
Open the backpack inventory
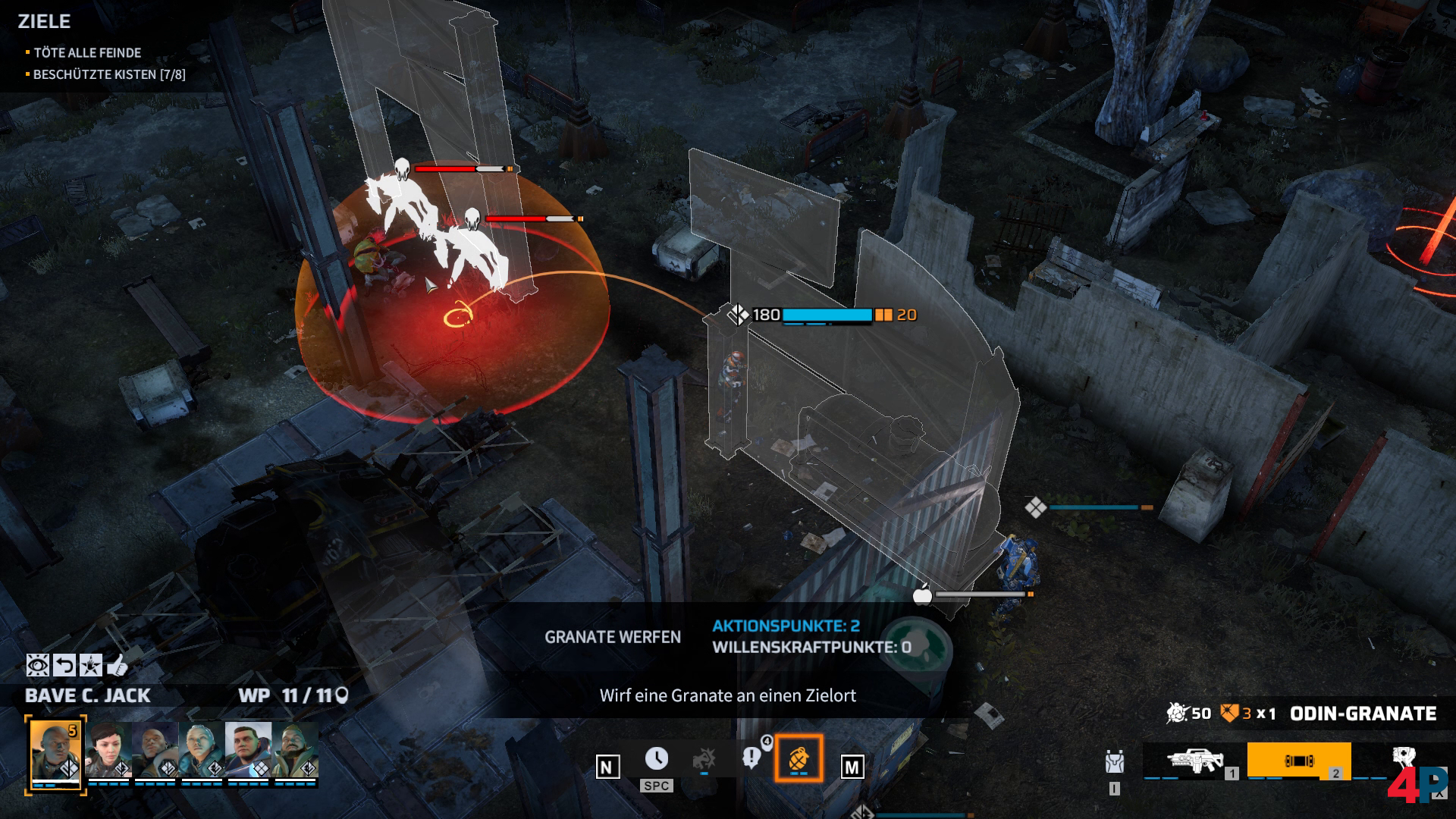[1114, 761]
